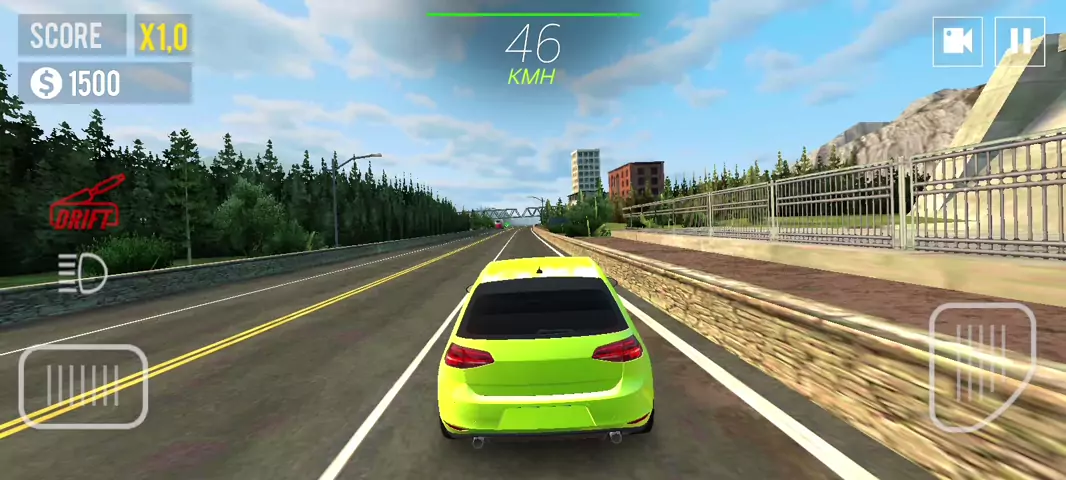Toggle the headlights icon
Screen dimensions: 1066x480
(x=82, y=273)
